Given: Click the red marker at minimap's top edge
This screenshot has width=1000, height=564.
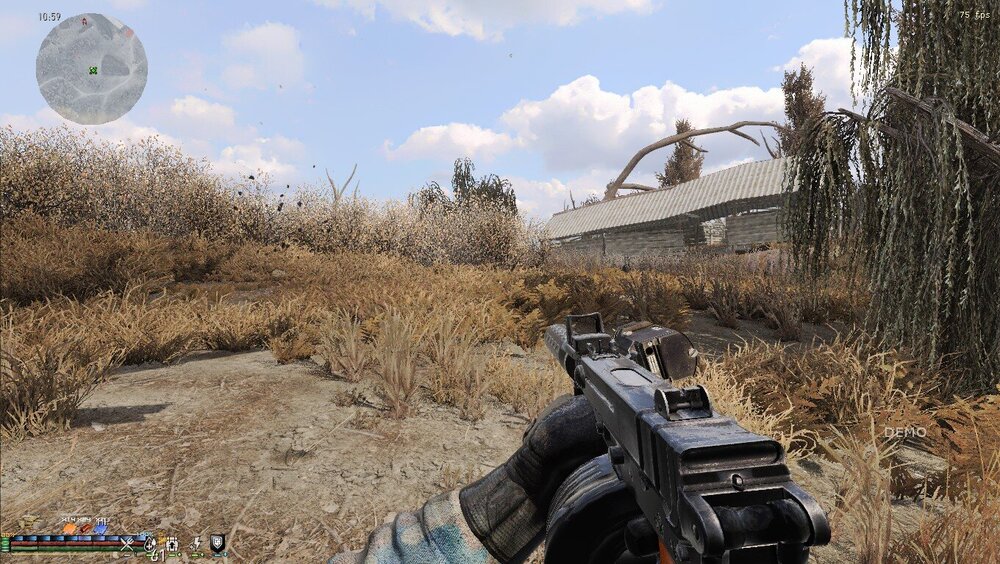Looking at the screenshot, I should coord(84,20).
